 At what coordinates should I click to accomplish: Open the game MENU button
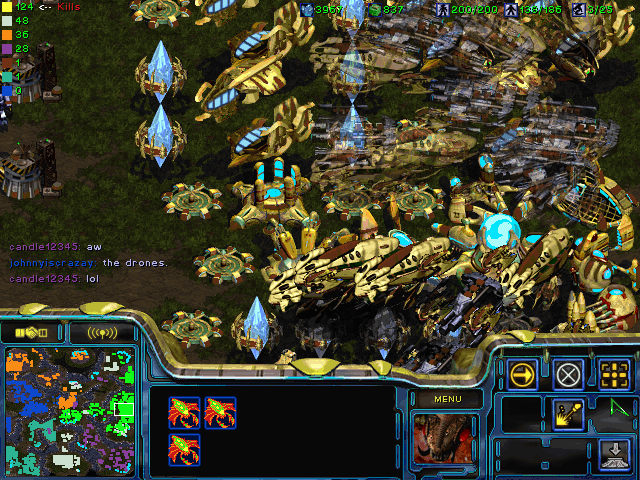pos(445,399)
